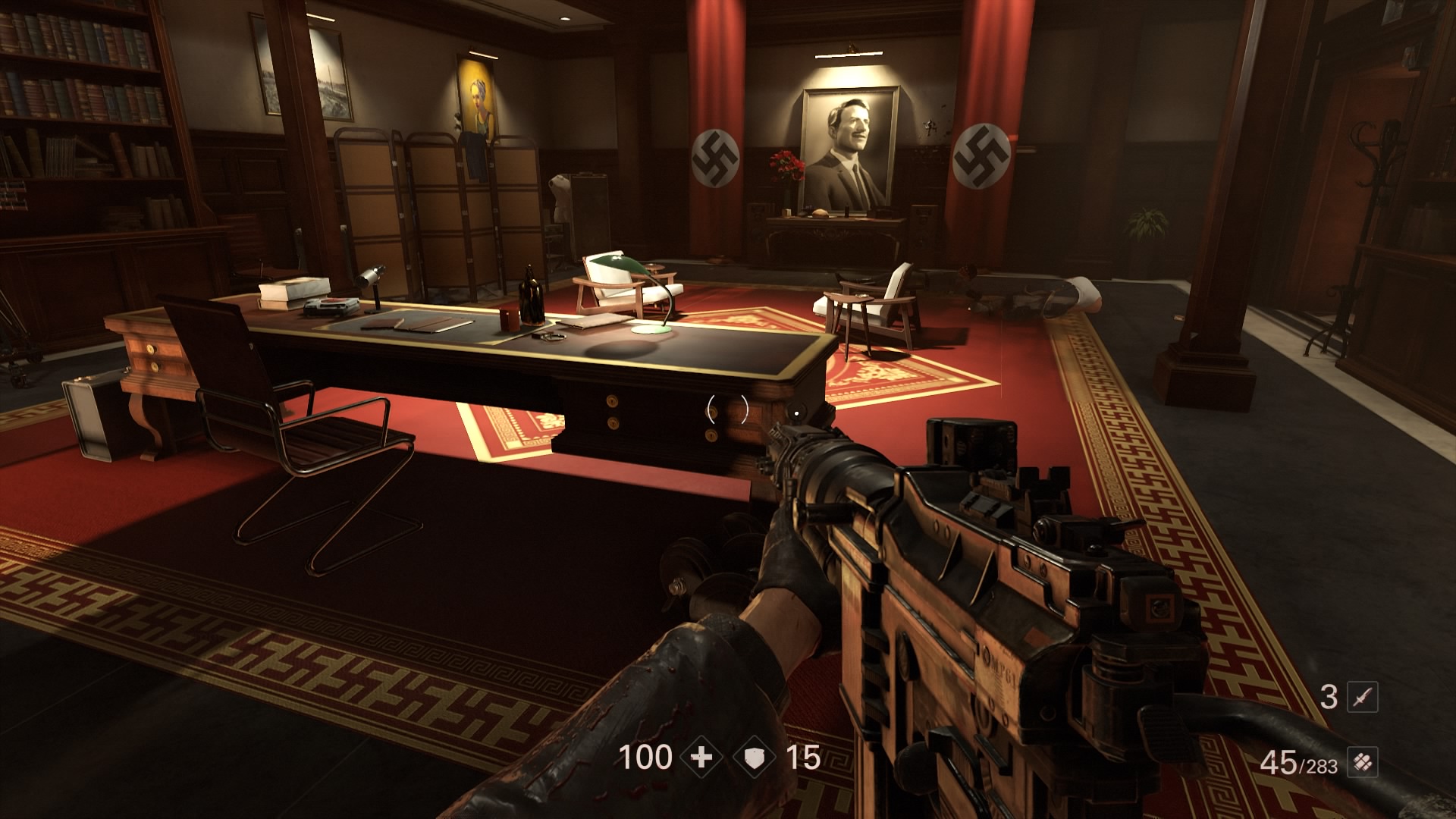Select the throwing hatchet icon
1456x819 pixels.
[1362, 697]
